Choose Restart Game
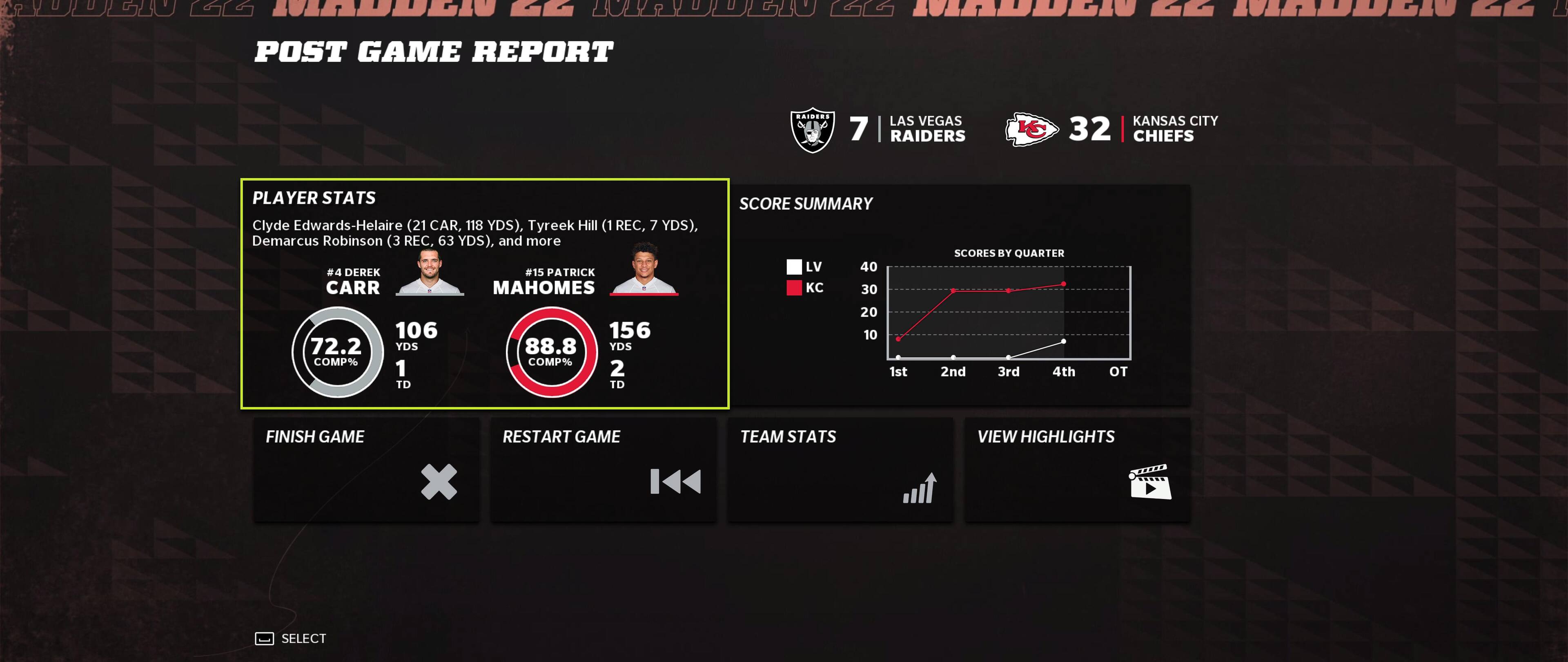 [603, 469]
